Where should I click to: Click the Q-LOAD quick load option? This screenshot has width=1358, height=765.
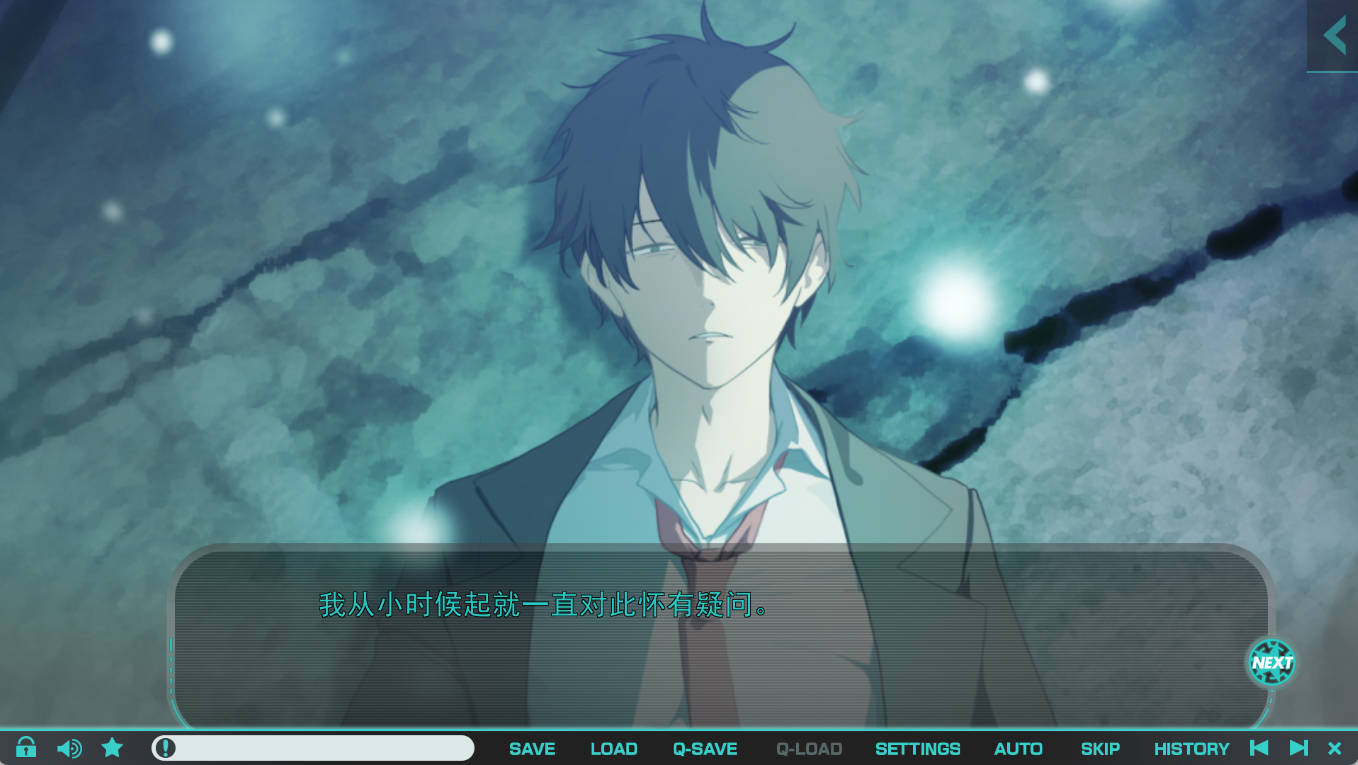(x=808, y=748)
